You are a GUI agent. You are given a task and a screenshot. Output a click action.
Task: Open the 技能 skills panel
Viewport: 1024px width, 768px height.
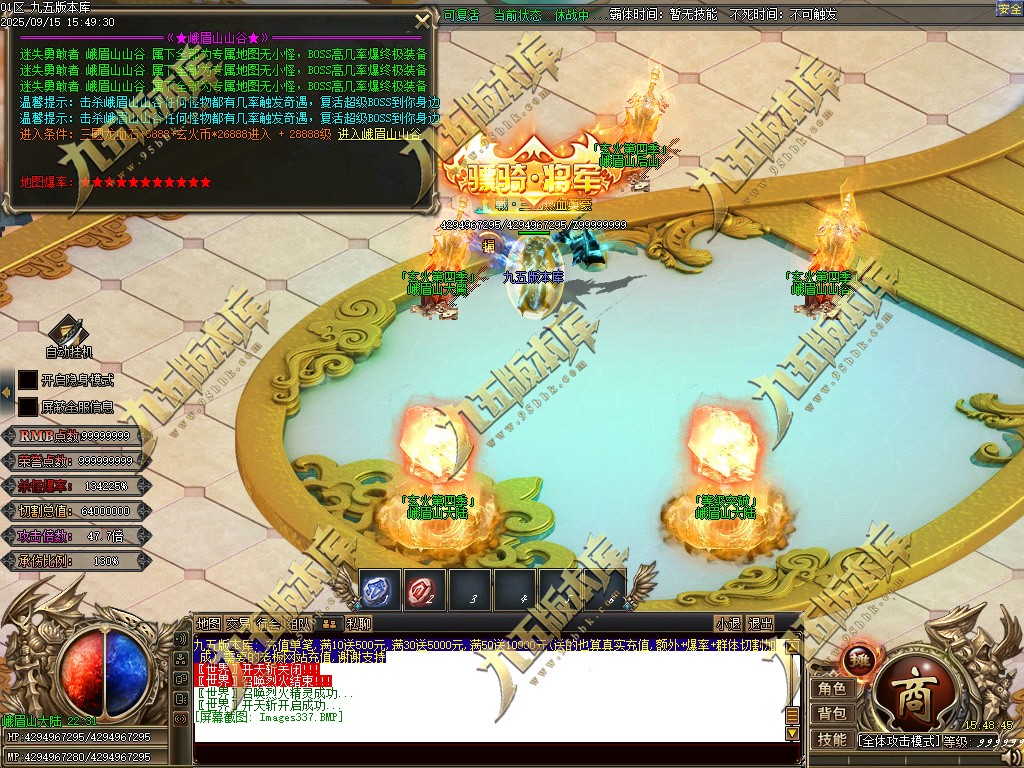pyautogui.click(x=832, y=740)
